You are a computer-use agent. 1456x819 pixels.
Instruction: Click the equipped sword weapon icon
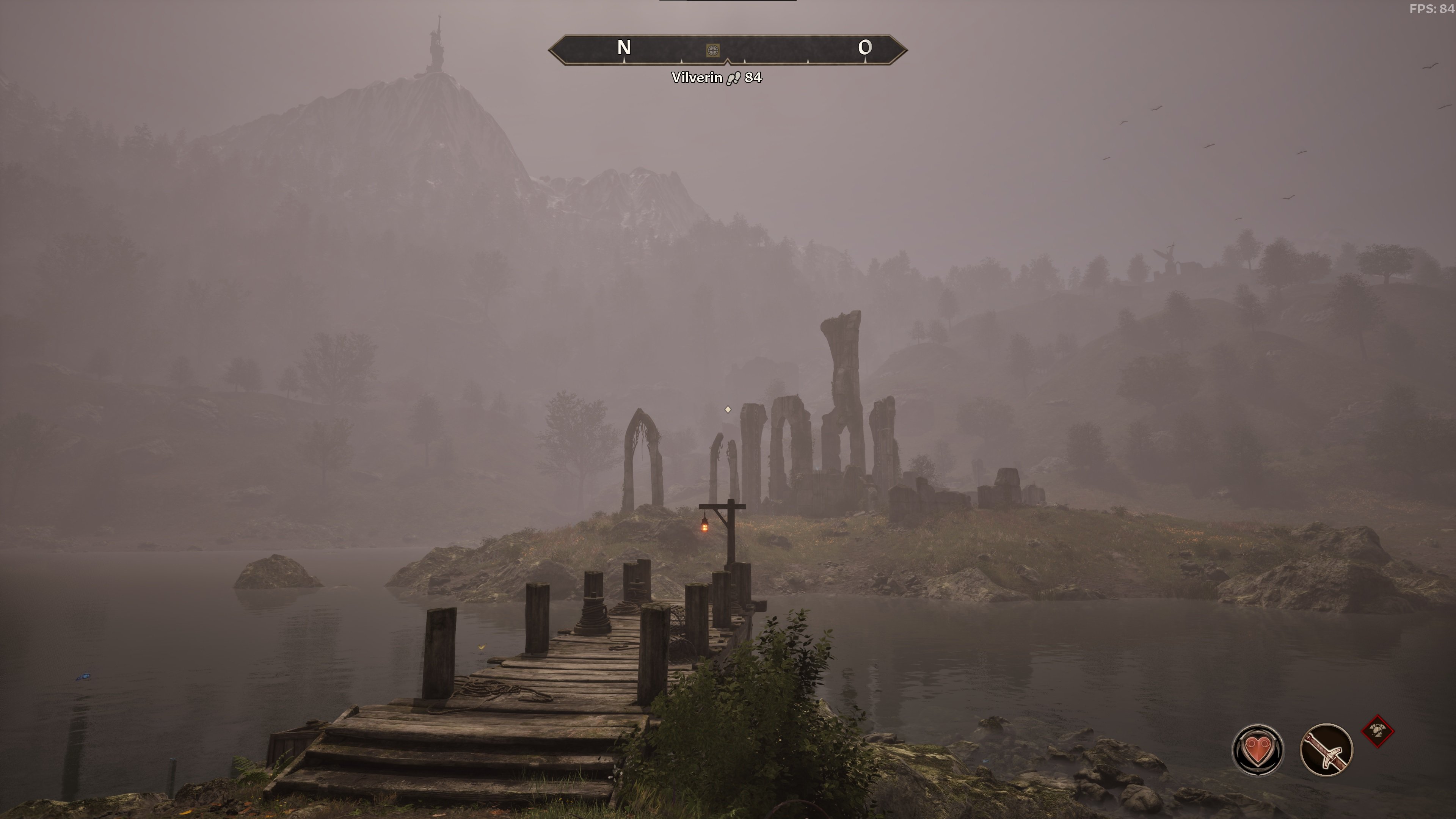1326,750
